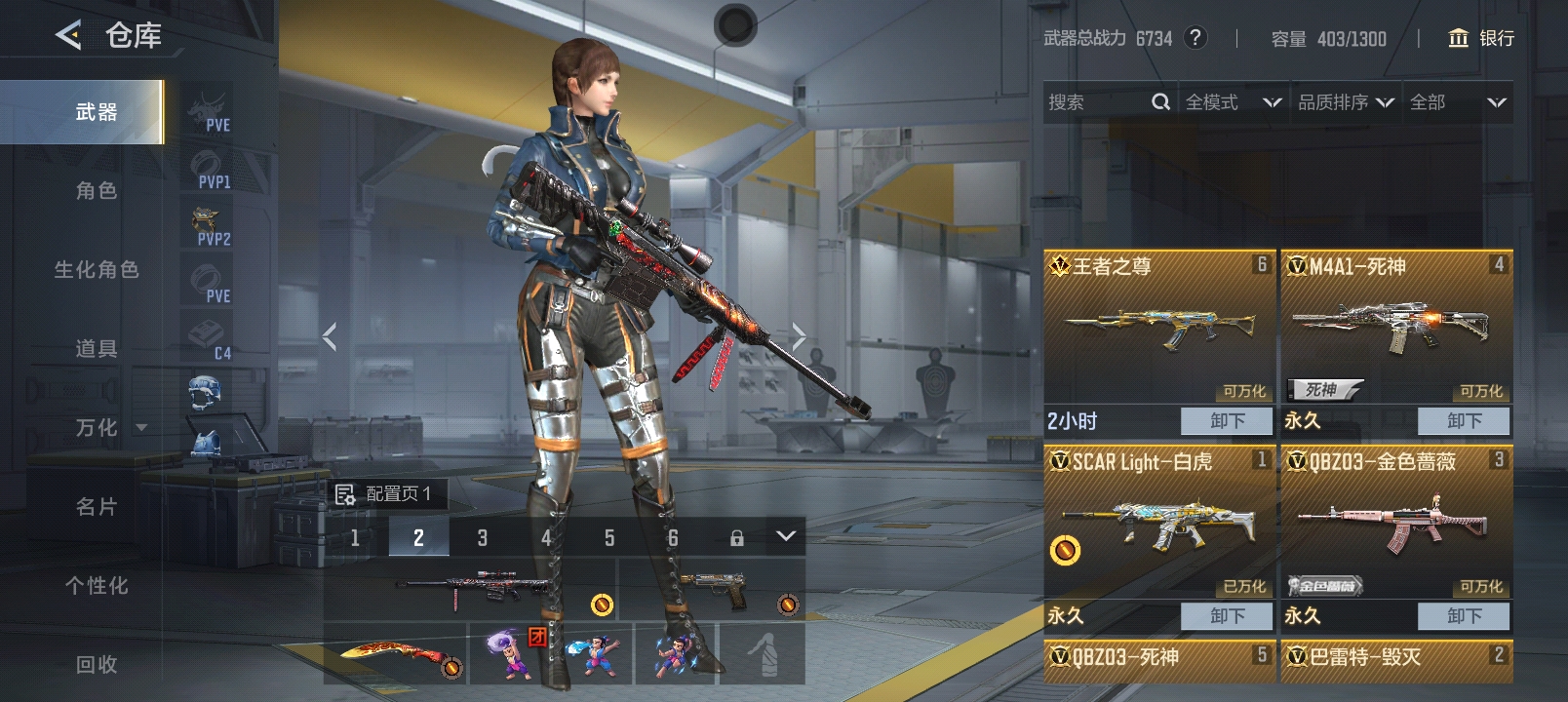Unequip QBZ03-金色蔷薇 using its 卸下 button
1568x702 pixels.
[x=1464, y=616]
